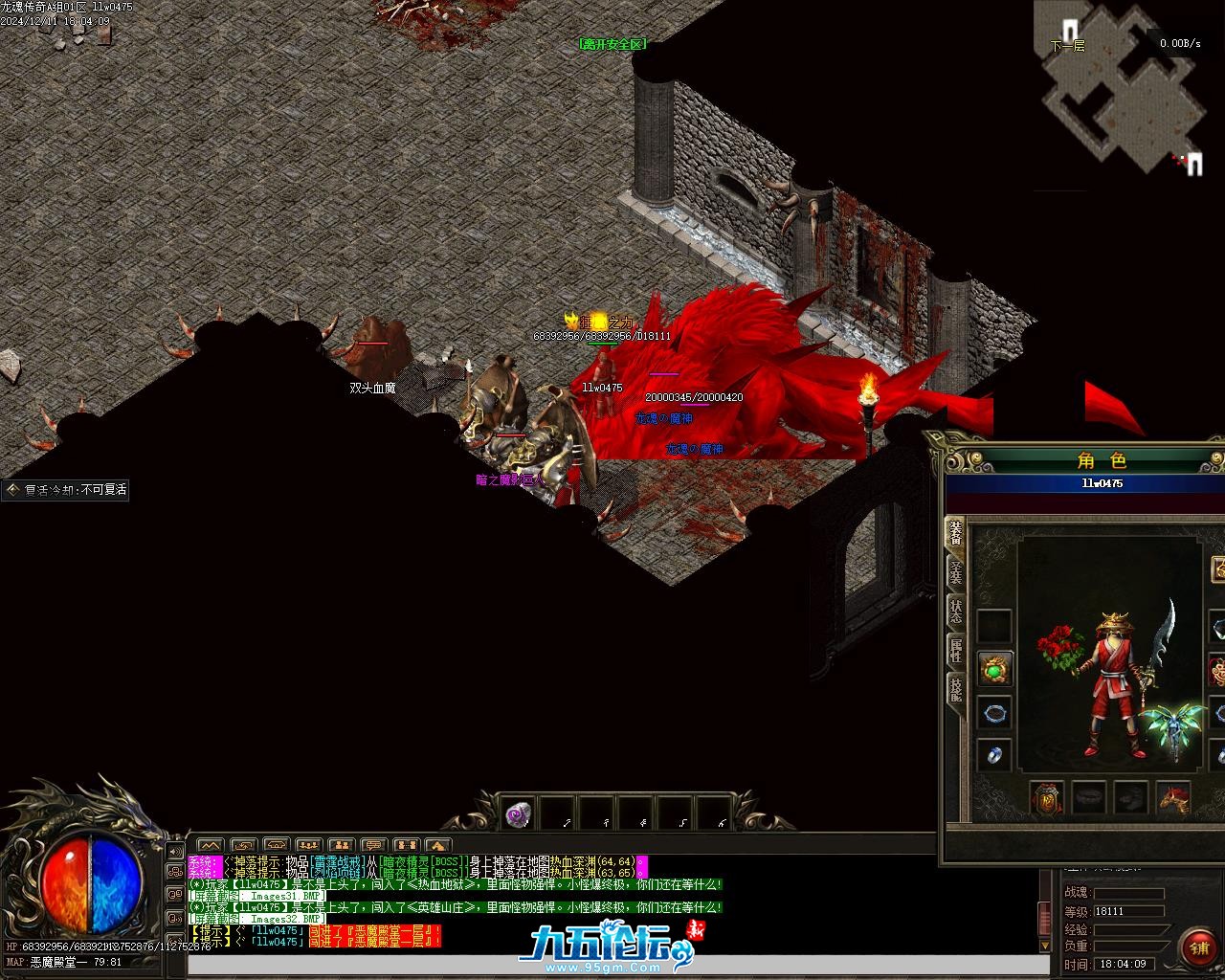Focus the chat input box
Image resolution: width=1225 pixels, height=980 pixels.
click(612, 963)
